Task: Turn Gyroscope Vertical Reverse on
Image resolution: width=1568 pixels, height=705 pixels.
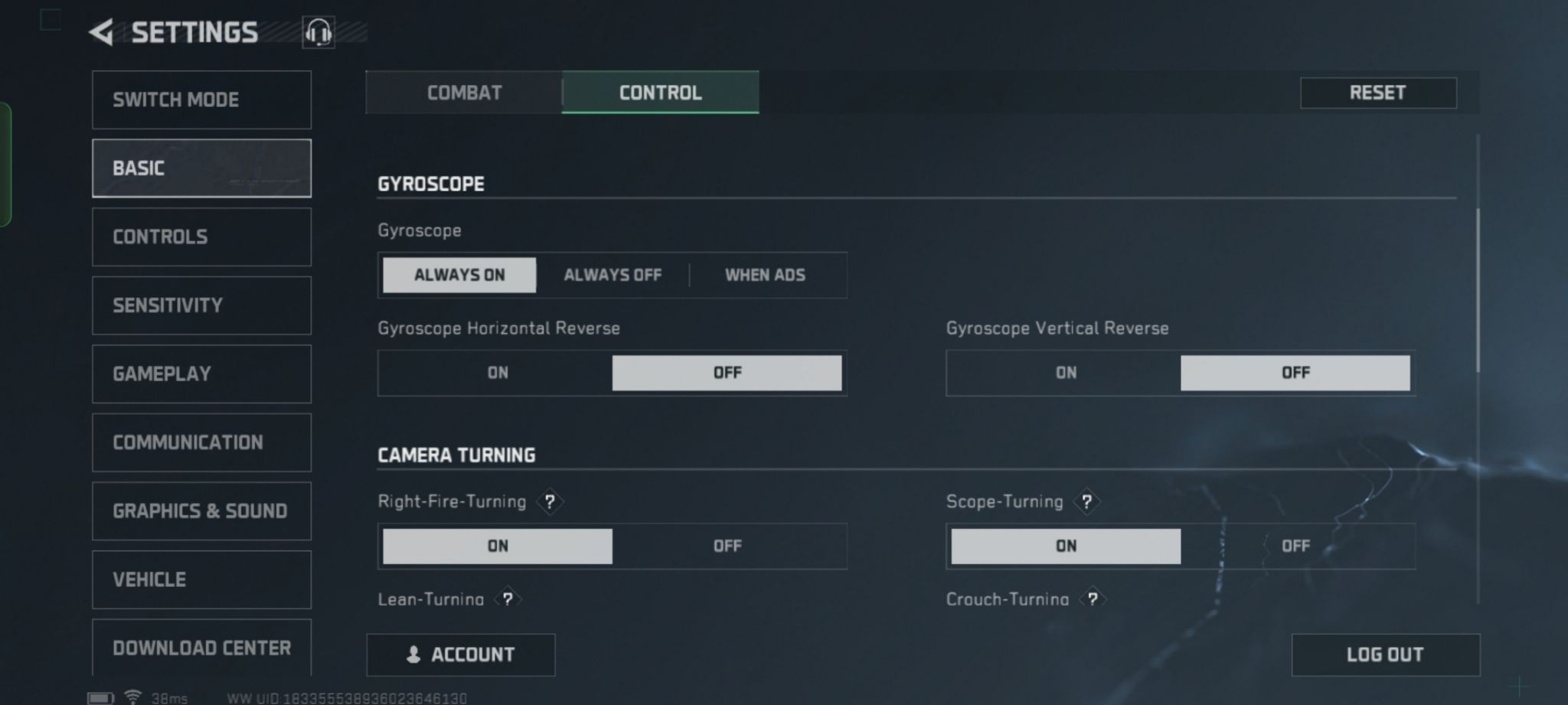Action: (x=1066, y=373)
